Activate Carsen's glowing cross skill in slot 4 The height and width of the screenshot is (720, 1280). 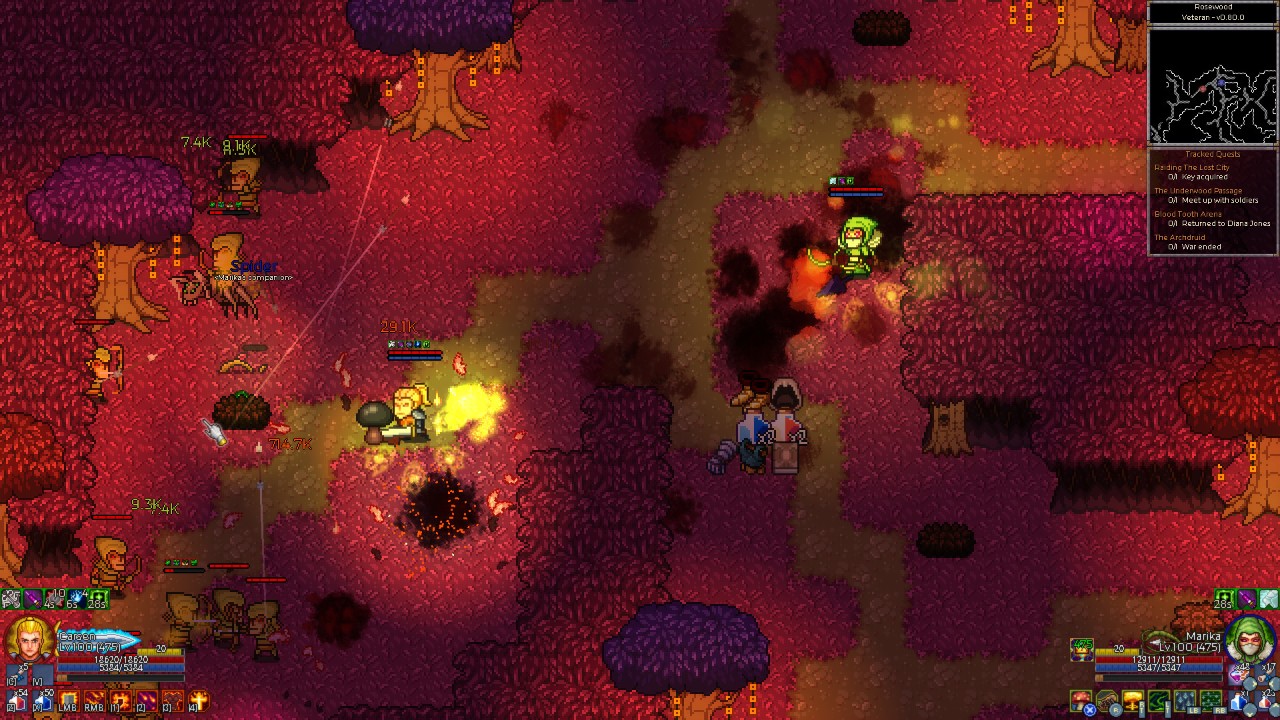point(199,700)
